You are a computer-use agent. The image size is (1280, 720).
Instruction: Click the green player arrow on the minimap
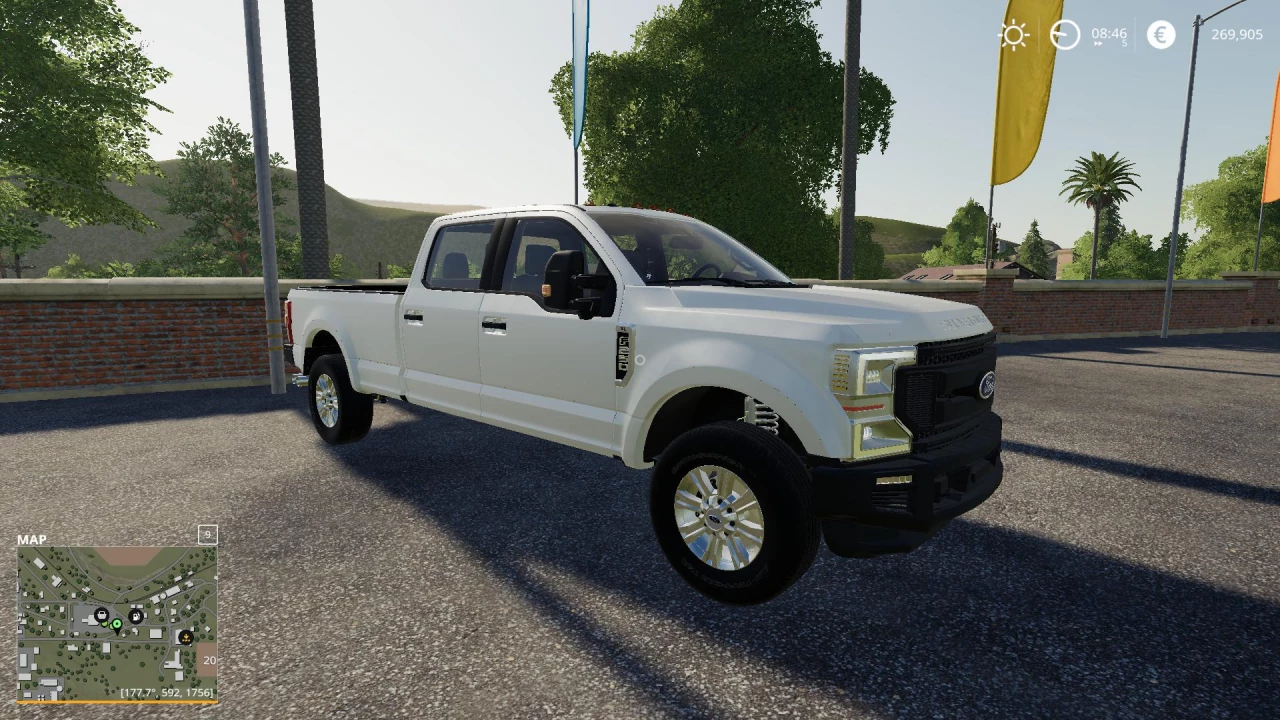click(x=117, y=624)
